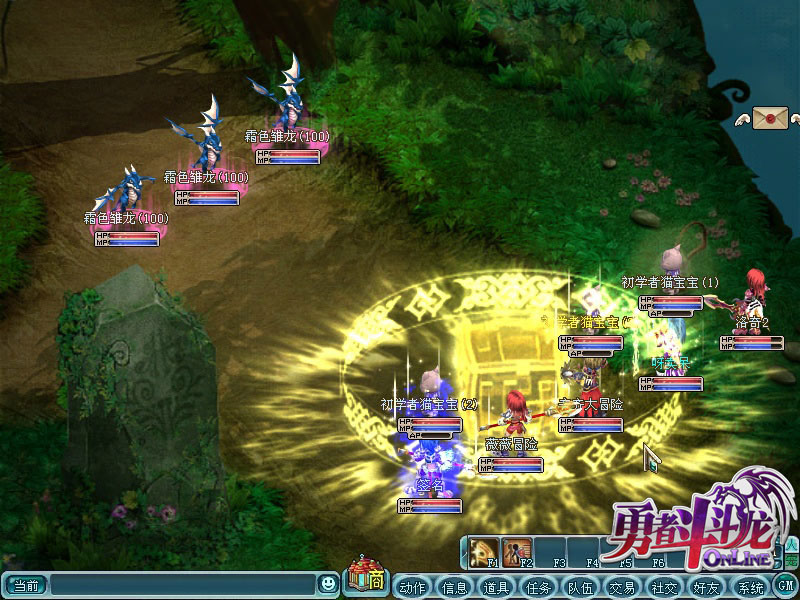800x600 pixels.
Task: Open the 任务 (Quests) log
Action: coord(538,586)
